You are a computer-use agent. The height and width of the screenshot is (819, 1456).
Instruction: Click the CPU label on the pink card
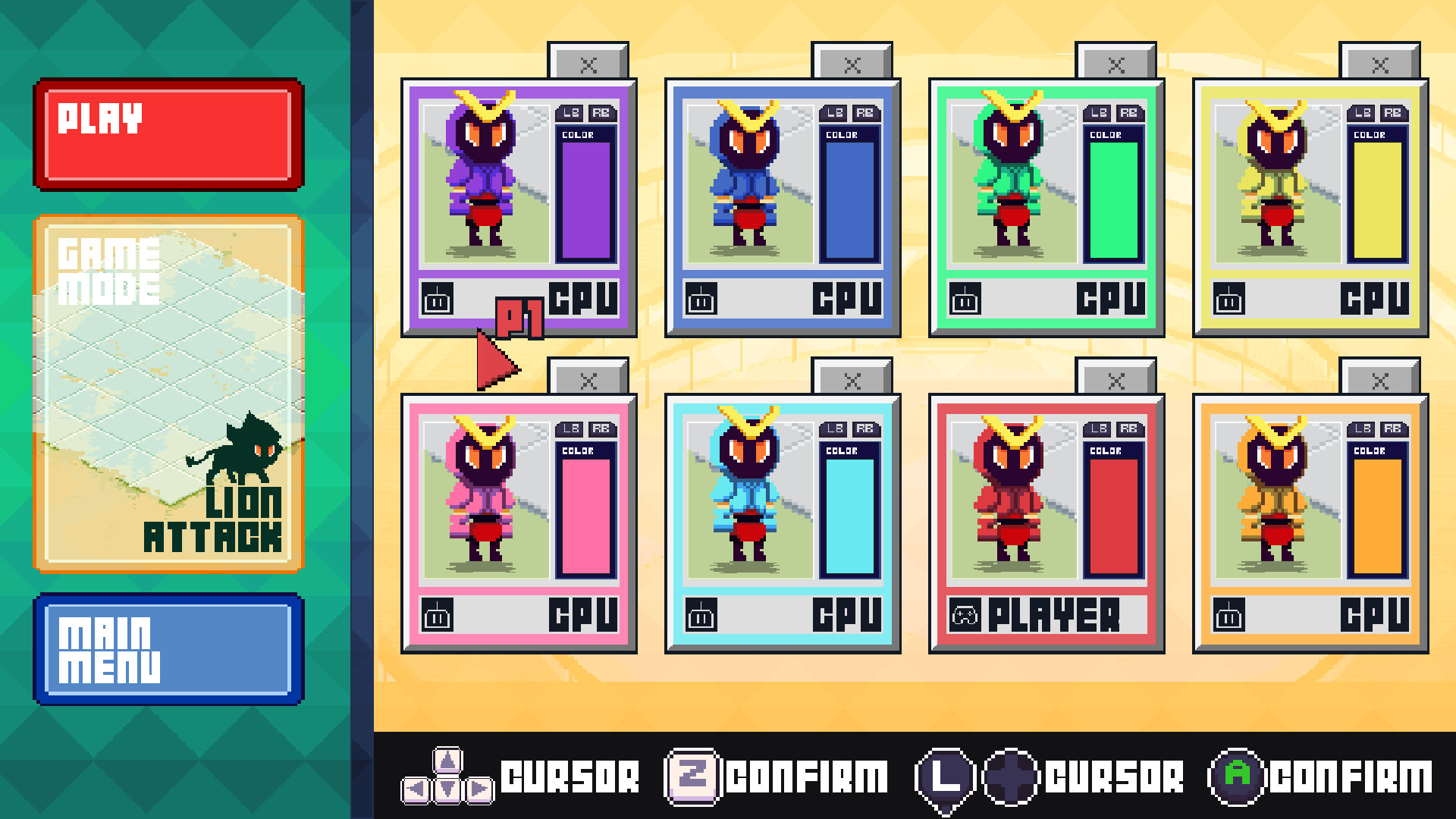point(584,616)
